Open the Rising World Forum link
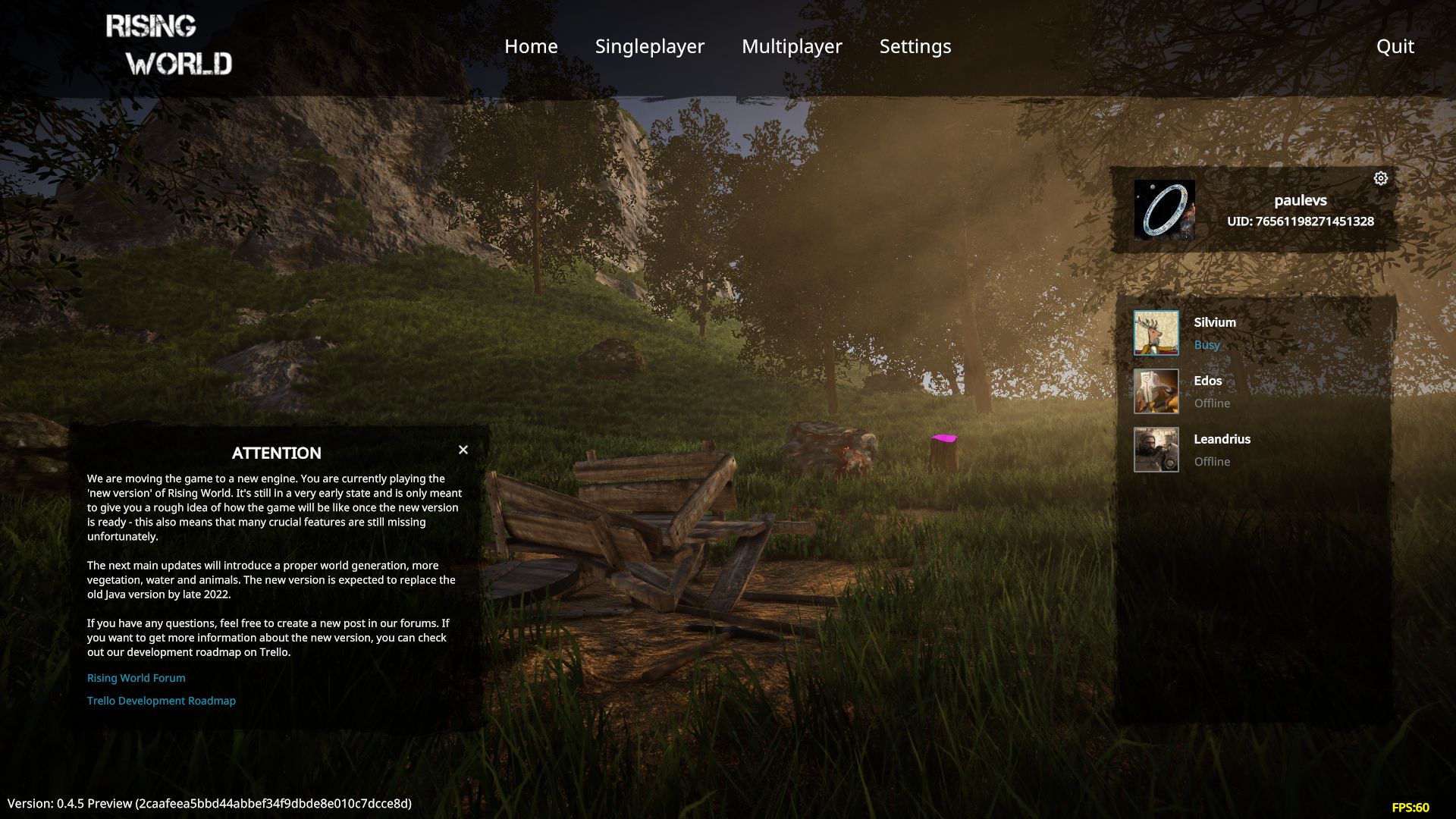1456x819 pixels. [x=136, y=678]
